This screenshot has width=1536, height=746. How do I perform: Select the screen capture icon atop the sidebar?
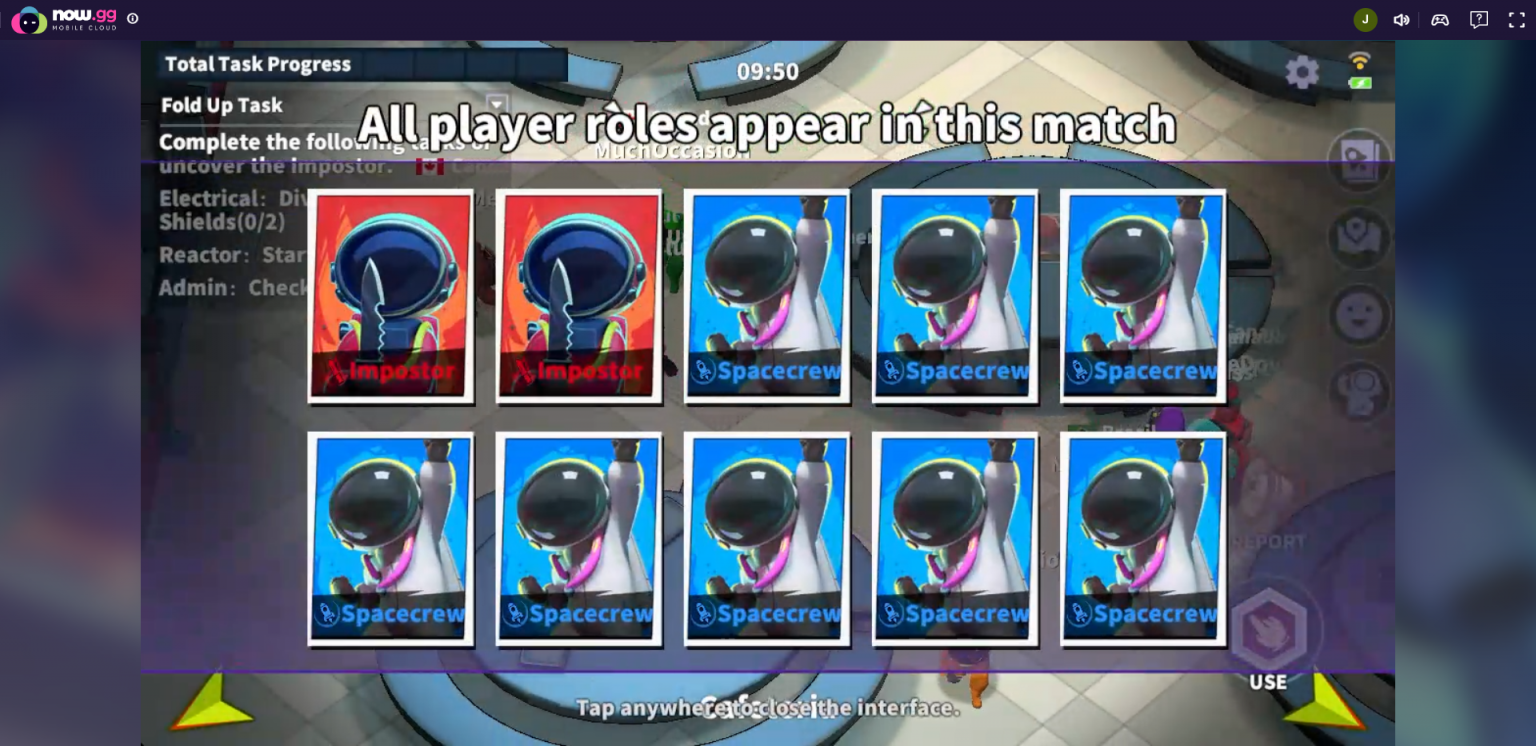[x=1360, y=163]
